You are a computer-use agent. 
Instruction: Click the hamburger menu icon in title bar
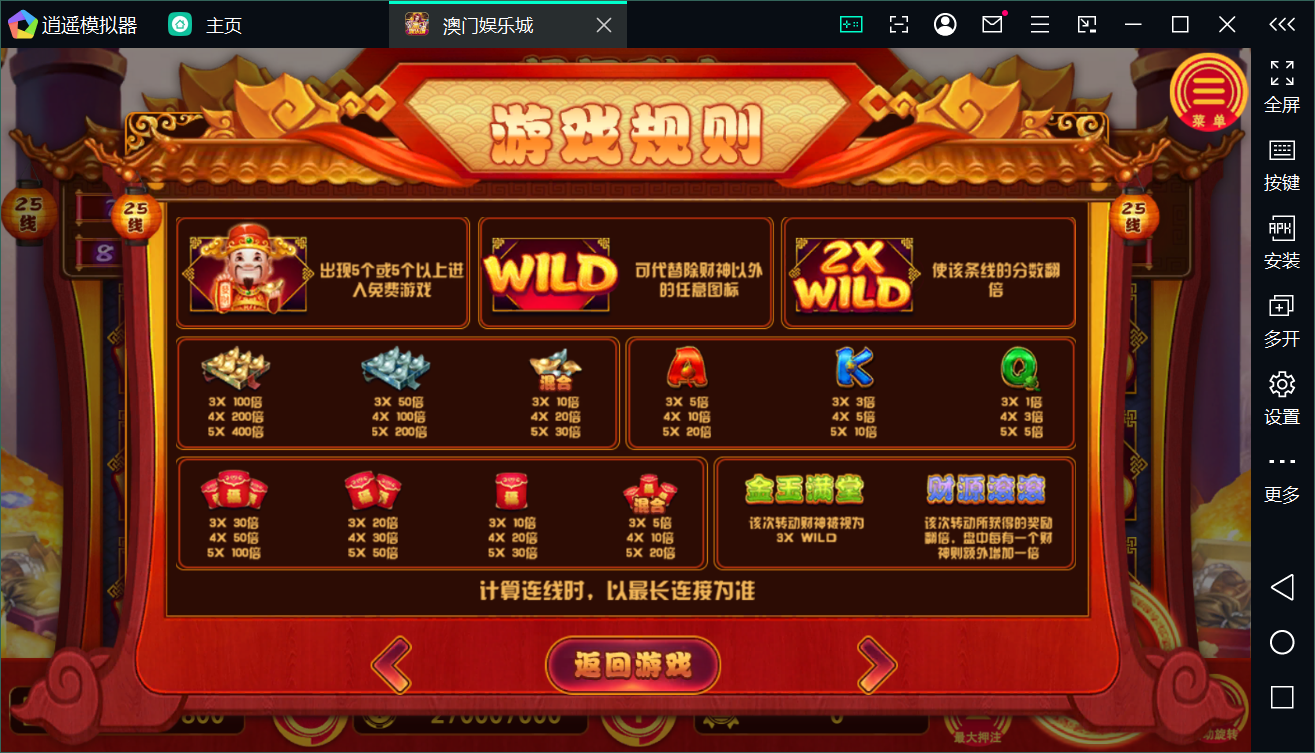tap(1040, 24)
